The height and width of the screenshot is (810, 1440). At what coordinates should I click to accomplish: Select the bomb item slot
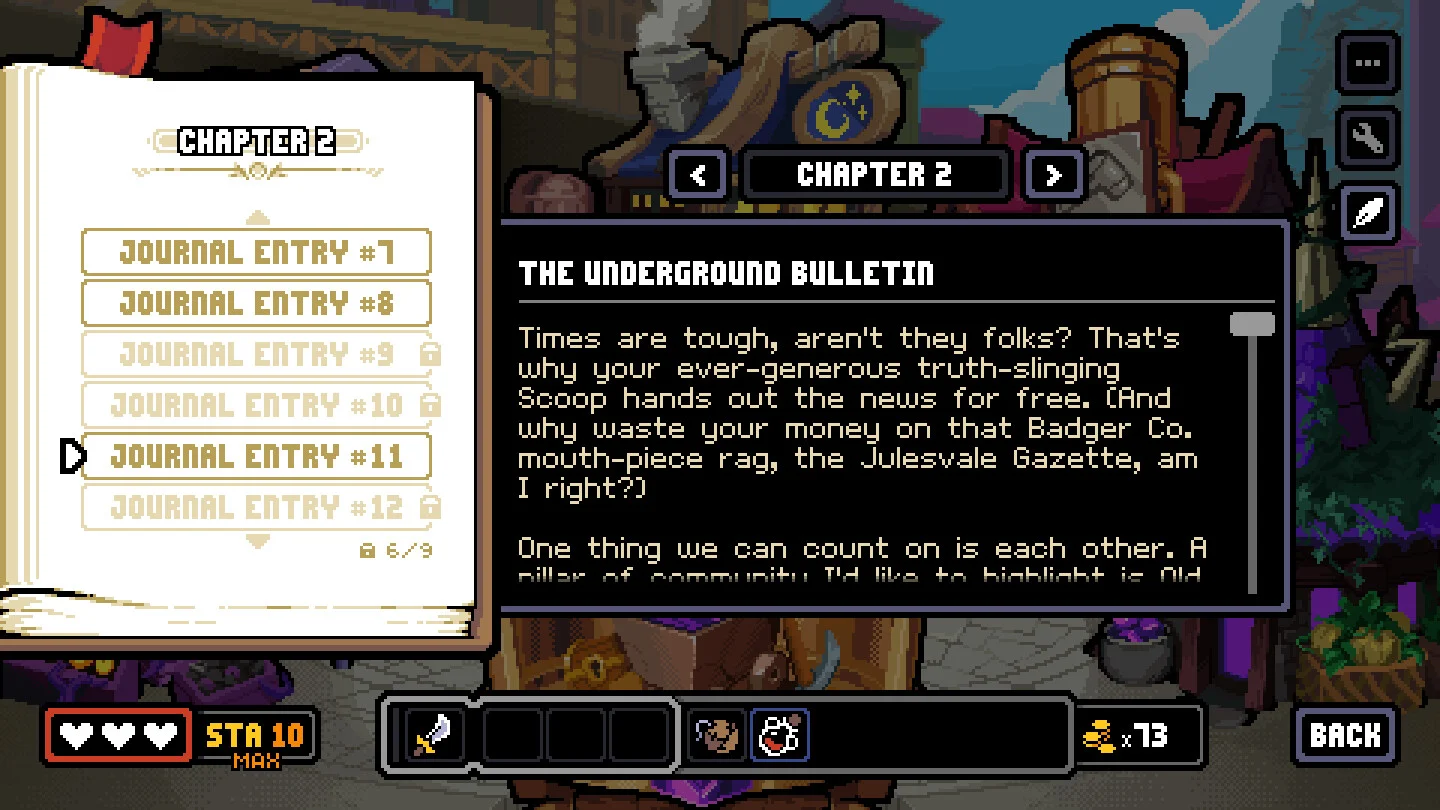coord(778,737)
